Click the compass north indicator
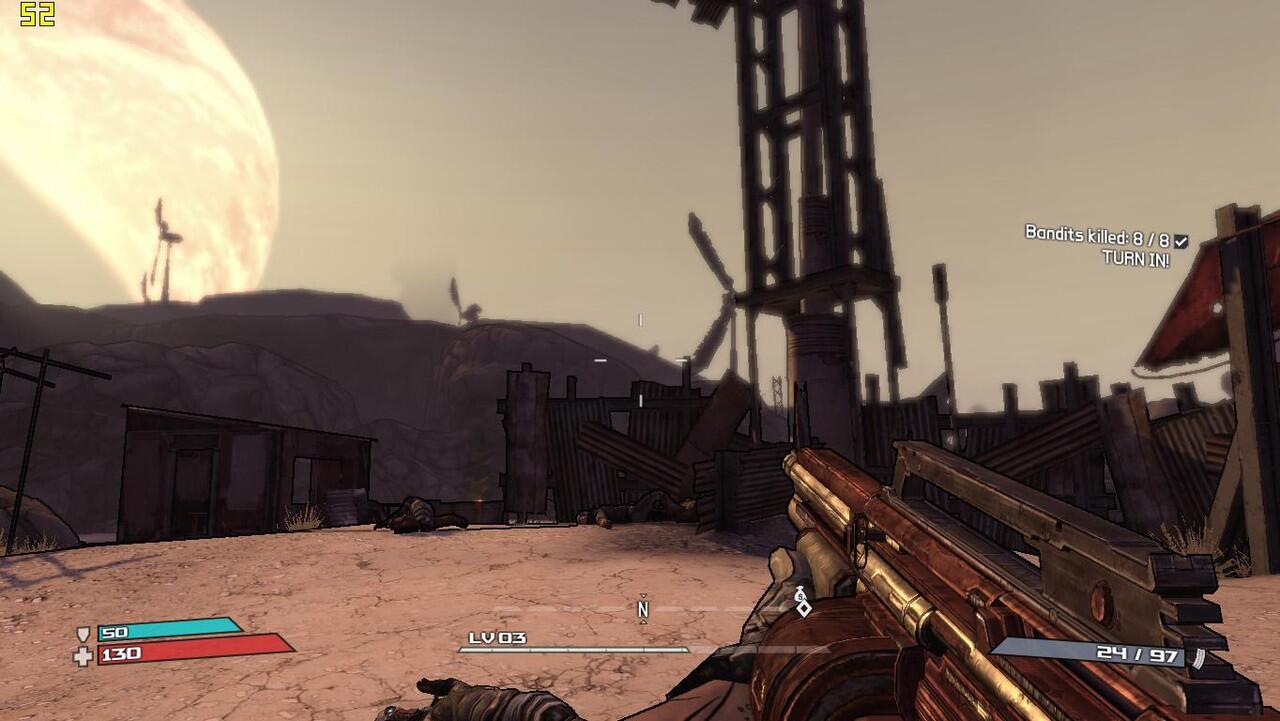This screenshot has height=721, width=1280. pyautogui.click(x=643, y=608)
